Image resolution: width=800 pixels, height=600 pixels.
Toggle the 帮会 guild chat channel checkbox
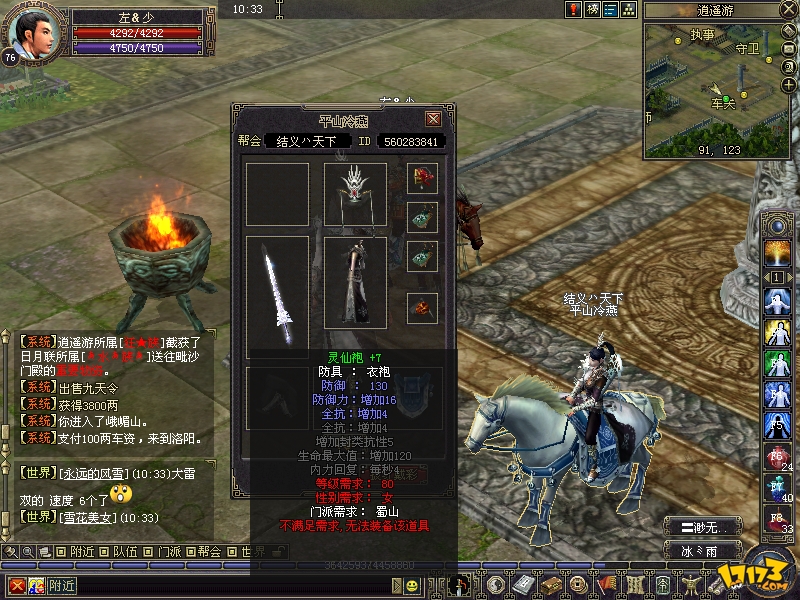tap(191, 551)
